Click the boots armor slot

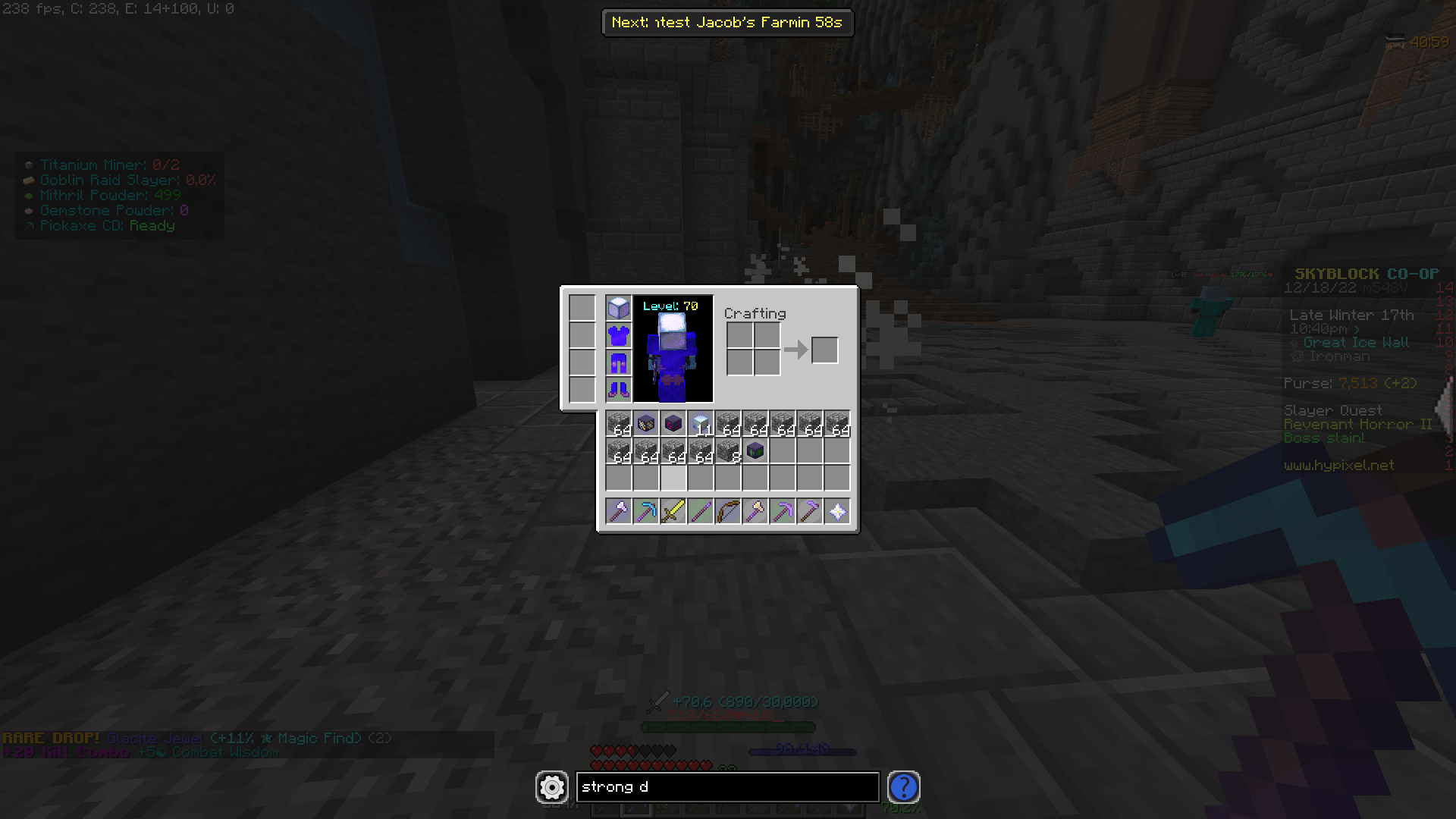coord(618,389)
